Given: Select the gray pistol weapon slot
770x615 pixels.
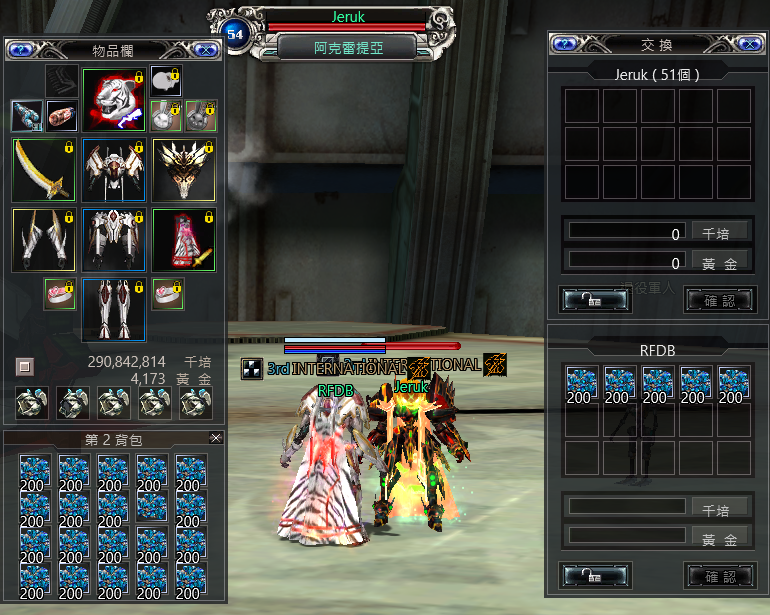Looking at the screenshot, I should tap(27, 115).
